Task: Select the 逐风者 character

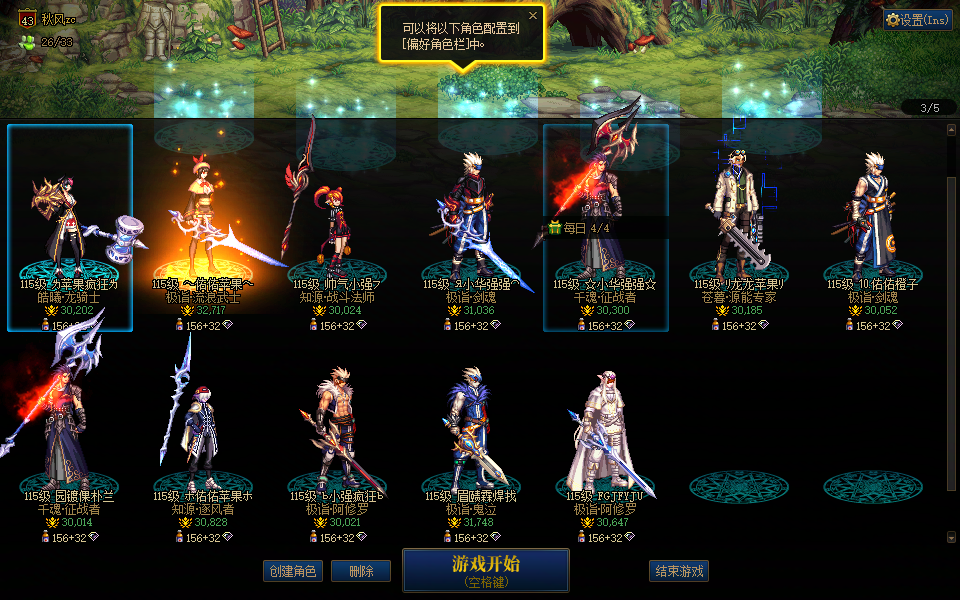Action: tap(203, 440)
